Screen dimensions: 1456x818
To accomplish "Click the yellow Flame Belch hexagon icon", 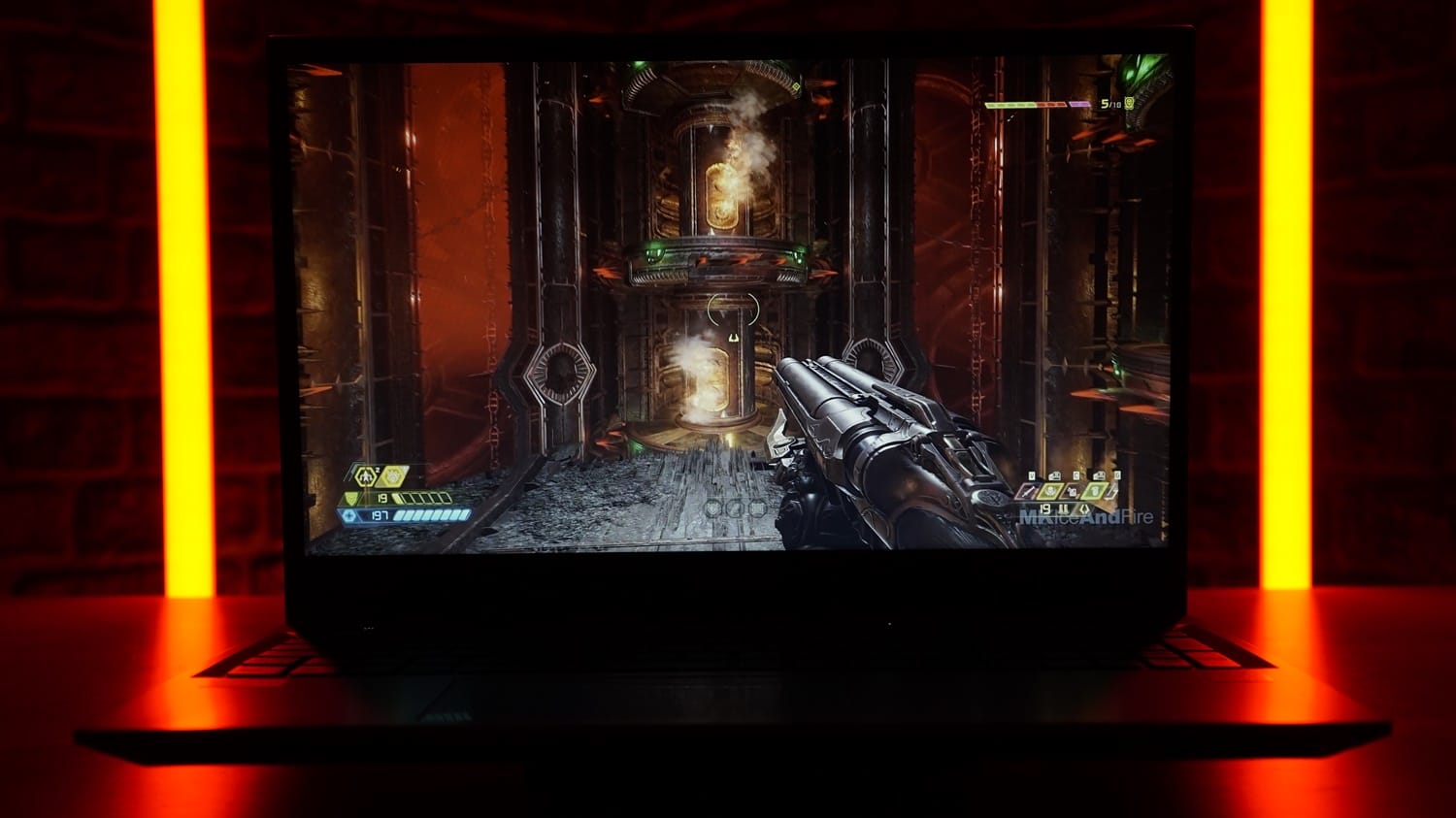I will pos(394,475).
